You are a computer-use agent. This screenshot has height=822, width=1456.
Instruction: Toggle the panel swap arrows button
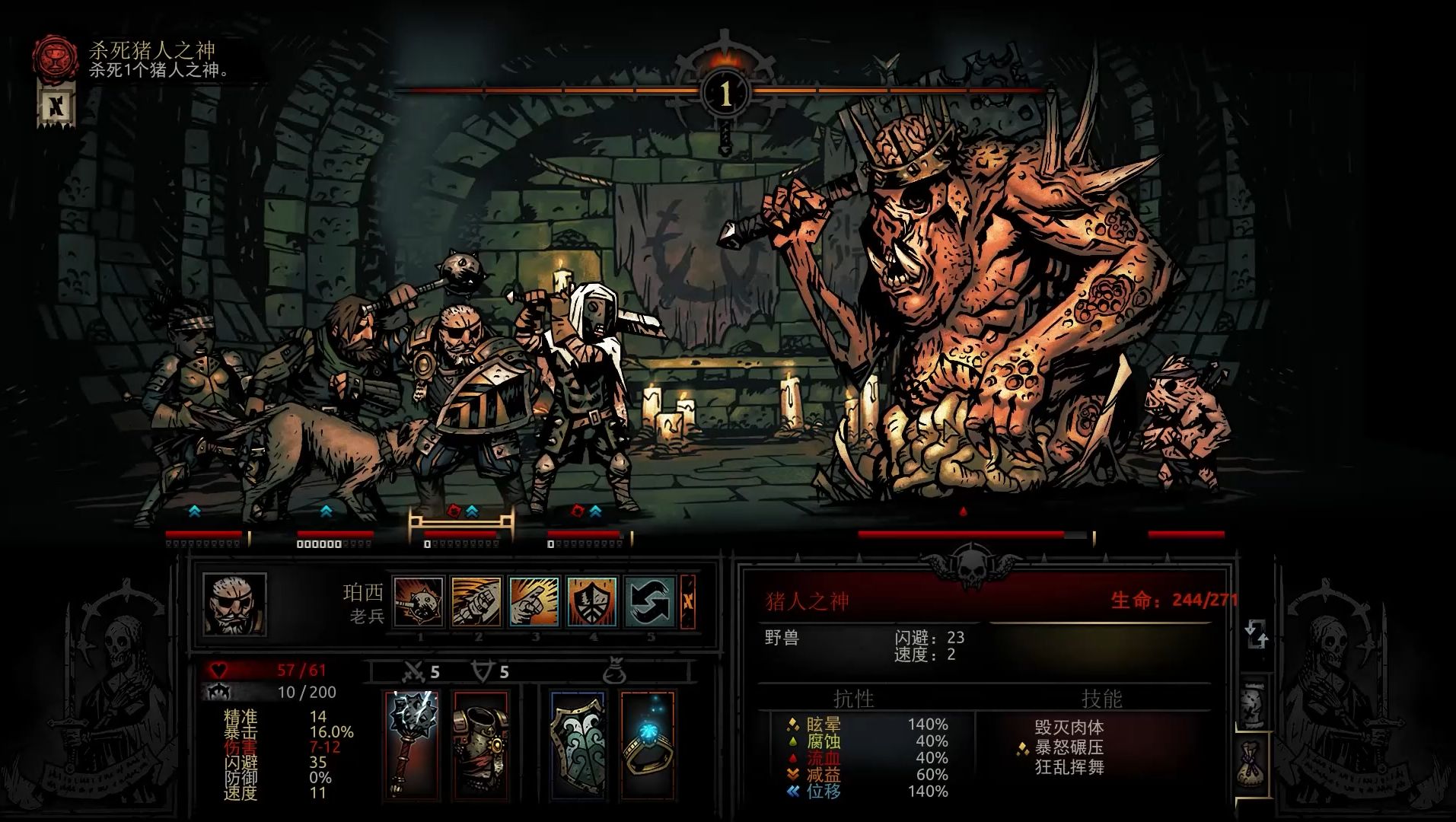click(x=1256, y=635)
